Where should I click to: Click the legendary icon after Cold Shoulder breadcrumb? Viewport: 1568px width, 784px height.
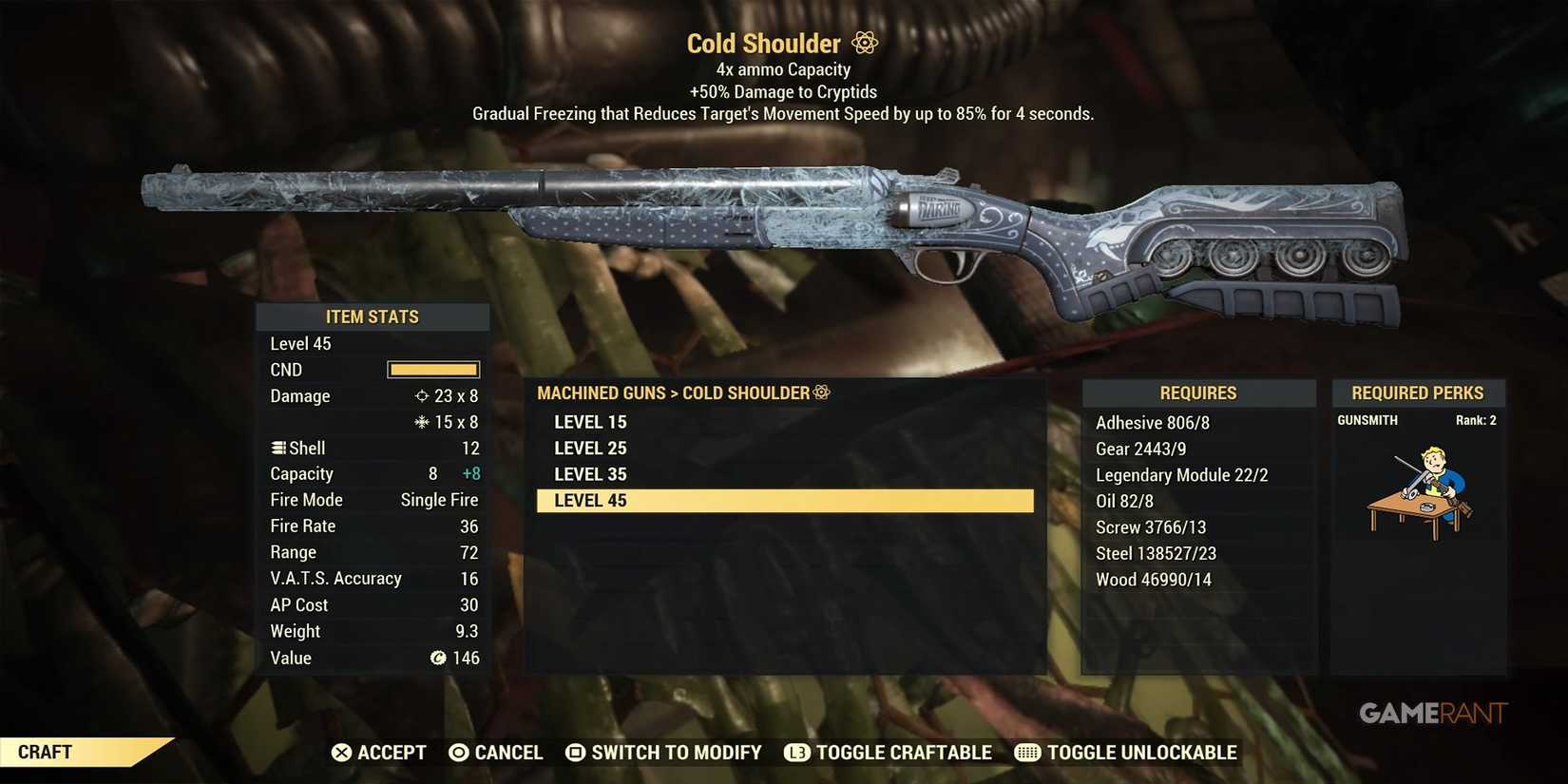(x=820, y=392)
